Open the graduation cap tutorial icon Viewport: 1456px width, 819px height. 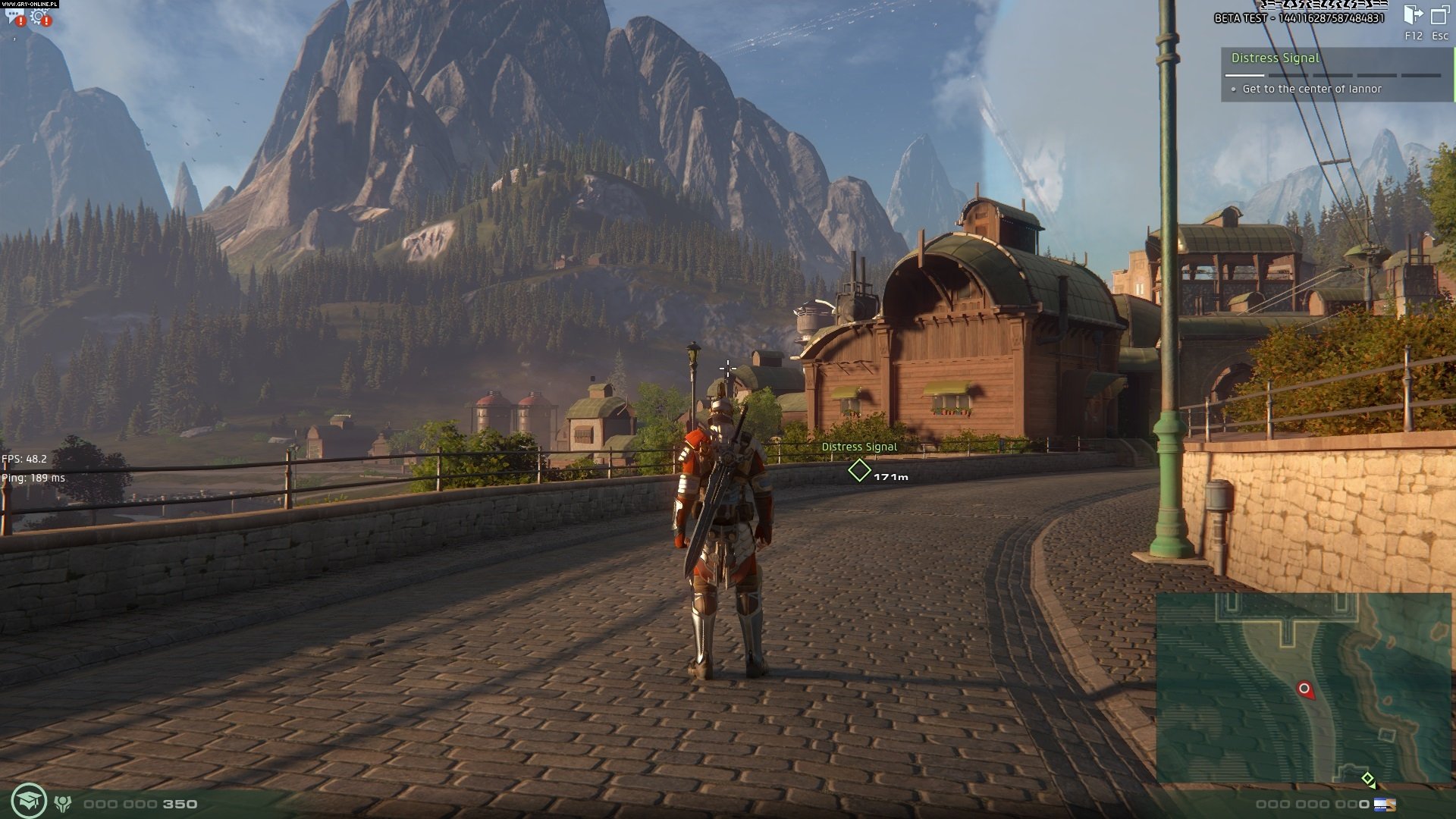[29, 800]
